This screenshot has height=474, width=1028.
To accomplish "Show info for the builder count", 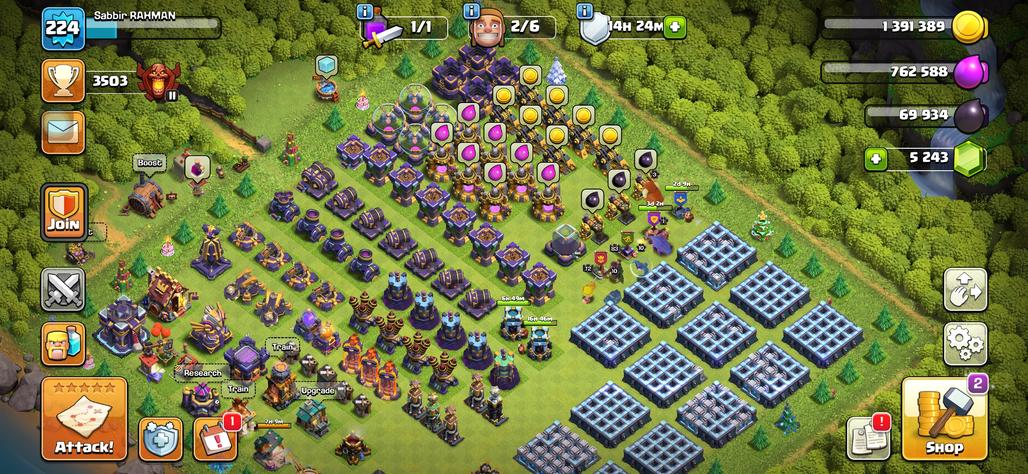I will point(470,12).
